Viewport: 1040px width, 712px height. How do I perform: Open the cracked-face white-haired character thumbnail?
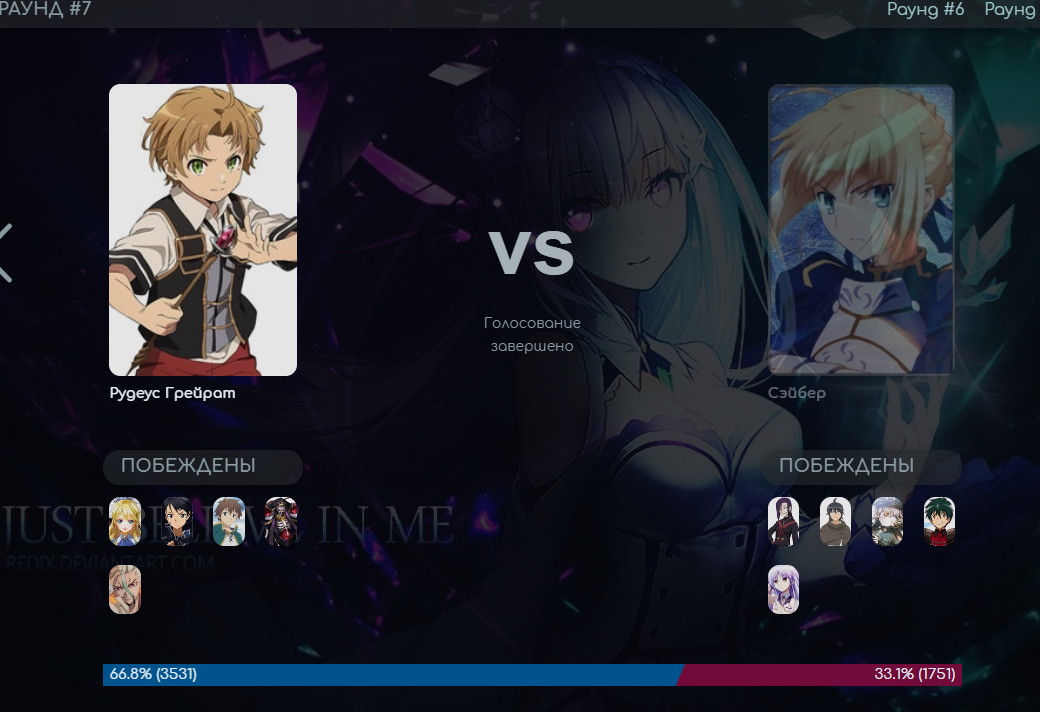(x=125, y=589)
